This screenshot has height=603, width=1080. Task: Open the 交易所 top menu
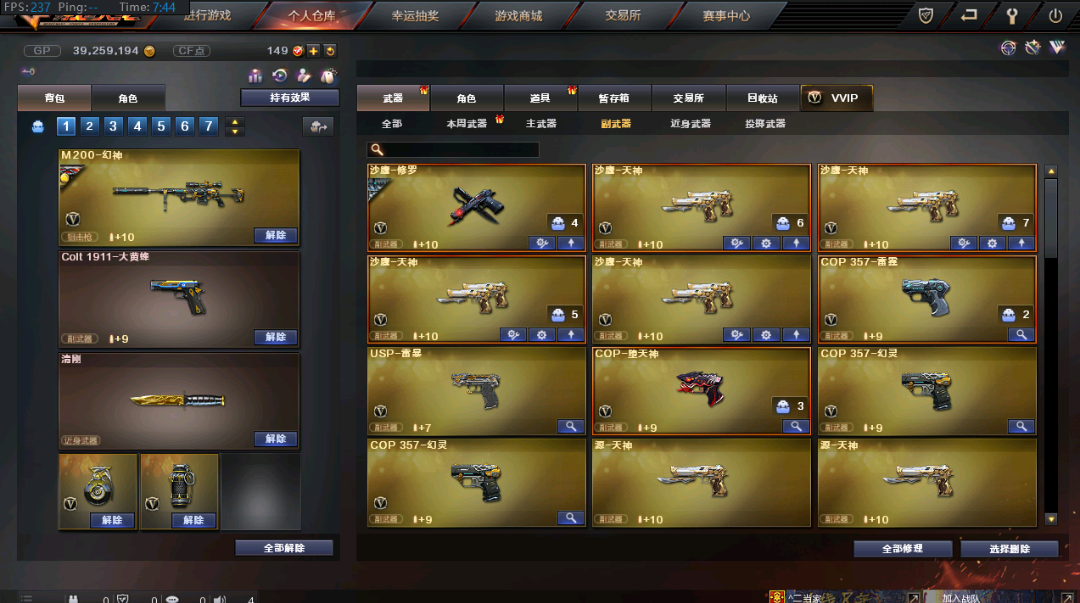click(623, 16)
